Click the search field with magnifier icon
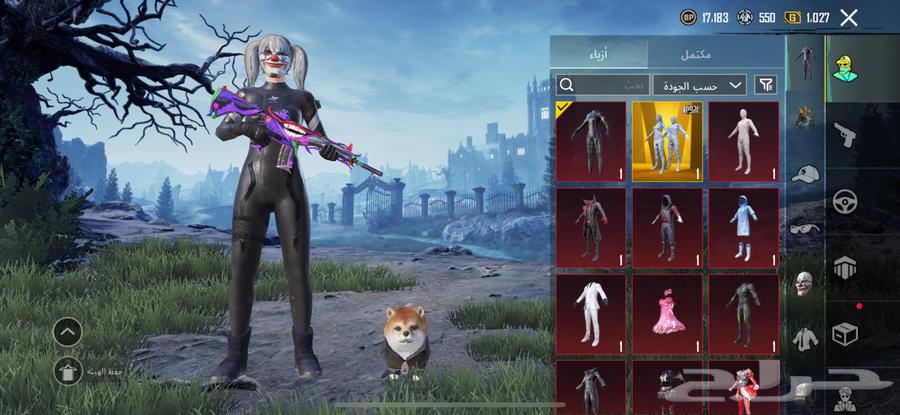900x415 pixels. [603, 85]
